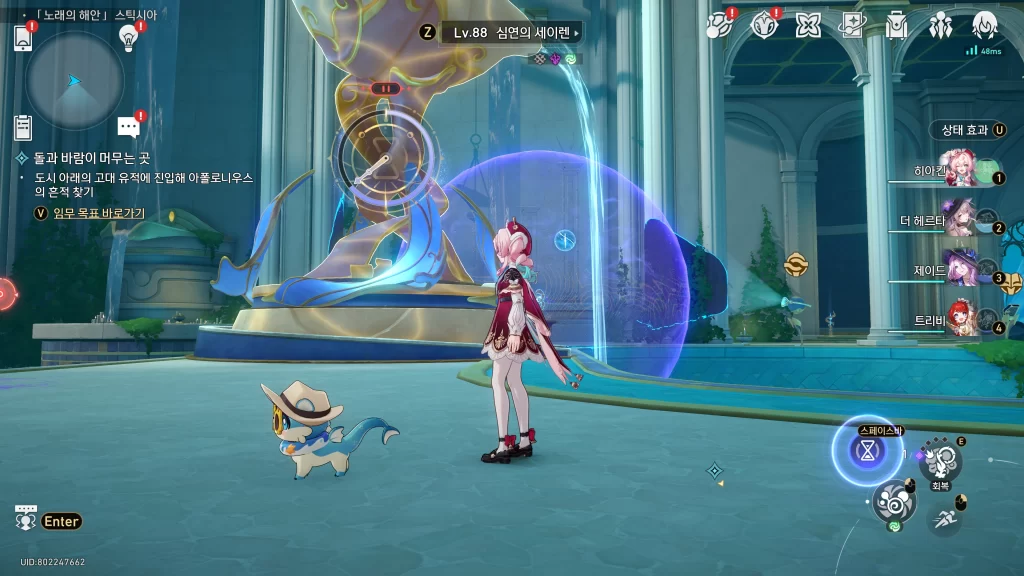Switch to party member 트리비
Image resolution: width=1024 pixels, height=576 pixels.
point(962,319)
